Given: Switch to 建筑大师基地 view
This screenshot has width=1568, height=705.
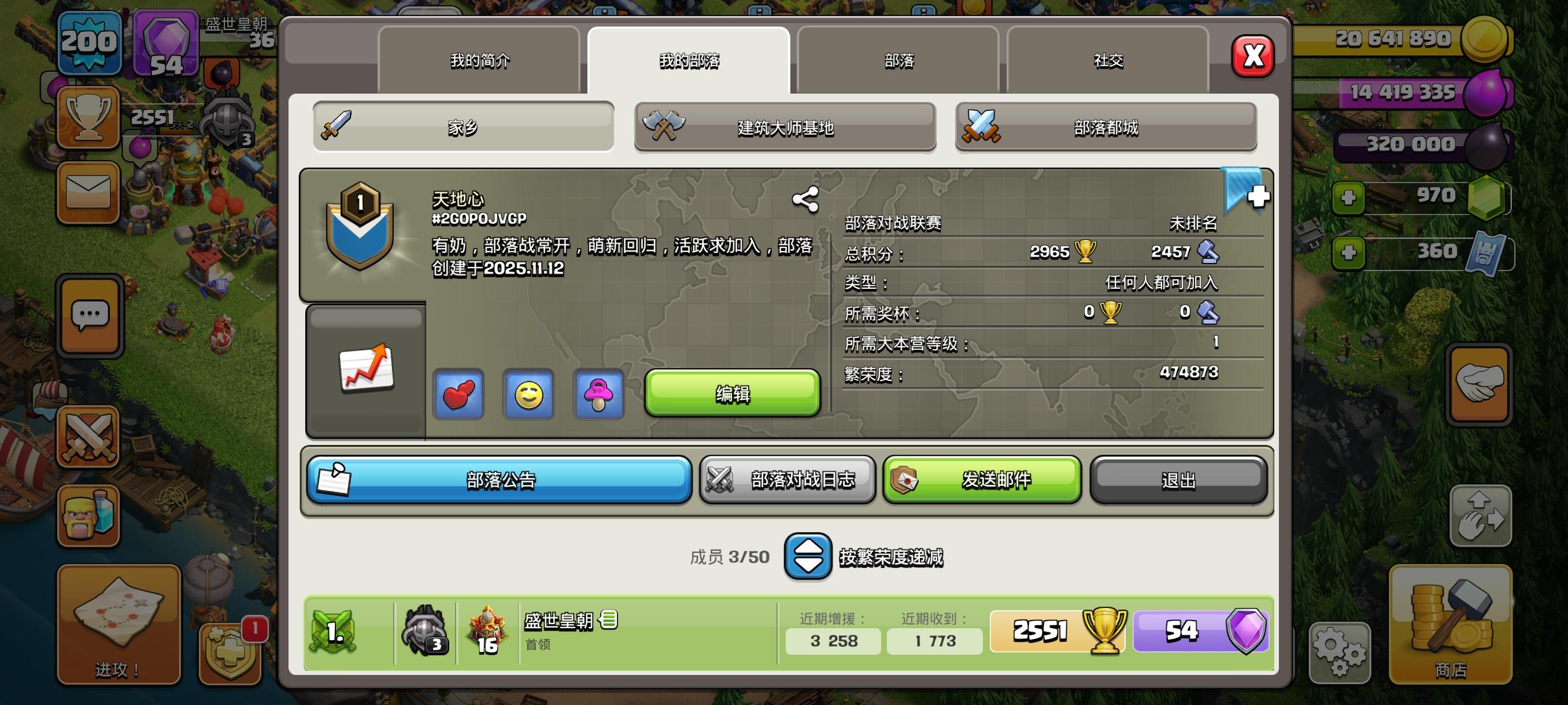Looking at the screenshot, I should [785, 127].
